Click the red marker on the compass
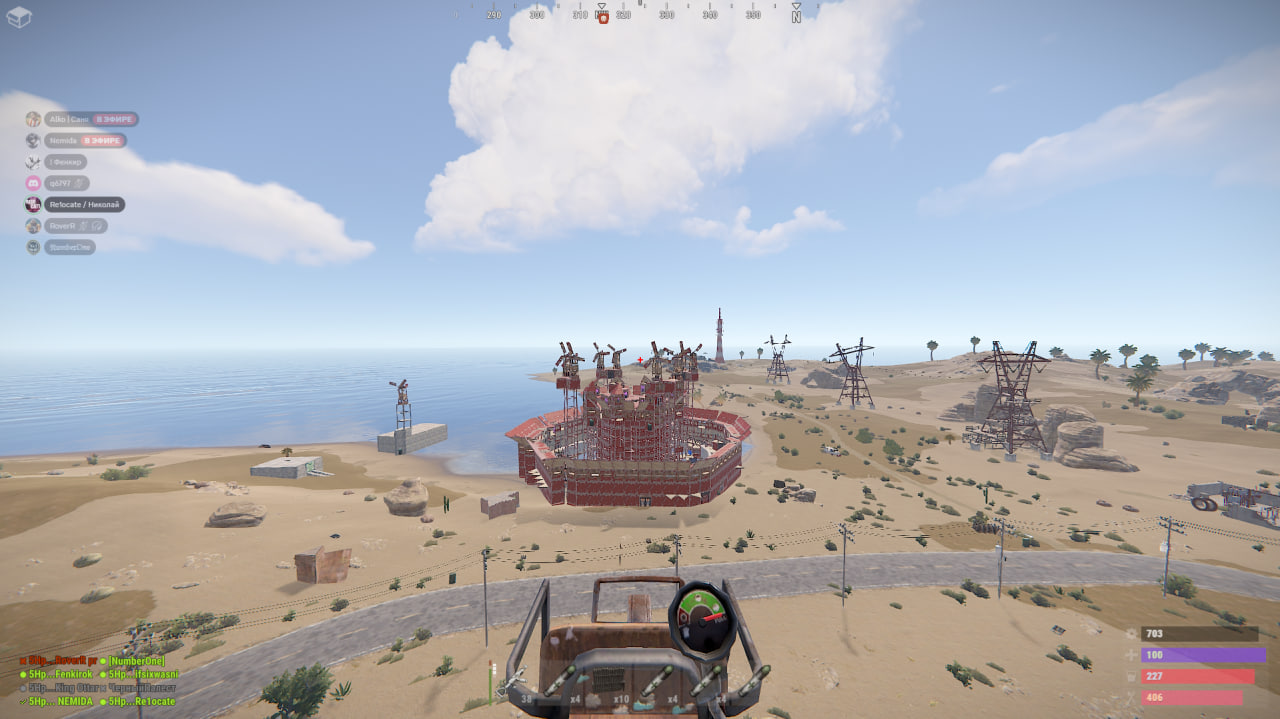Viewport: 1280px width, 719px height. pyautogui.click(x=603, y=18)
